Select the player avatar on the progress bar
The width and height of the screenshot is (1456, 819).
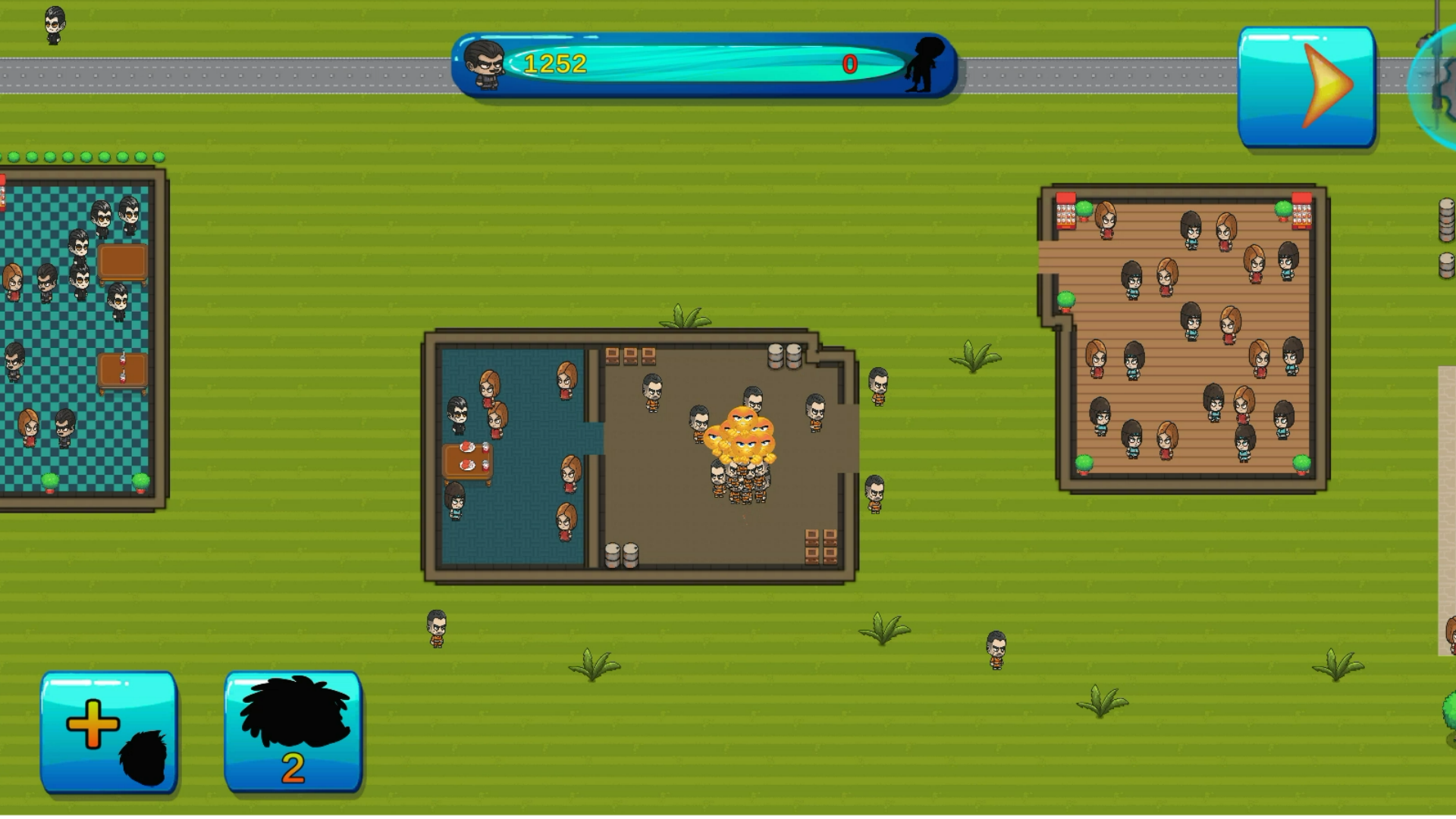489,64
